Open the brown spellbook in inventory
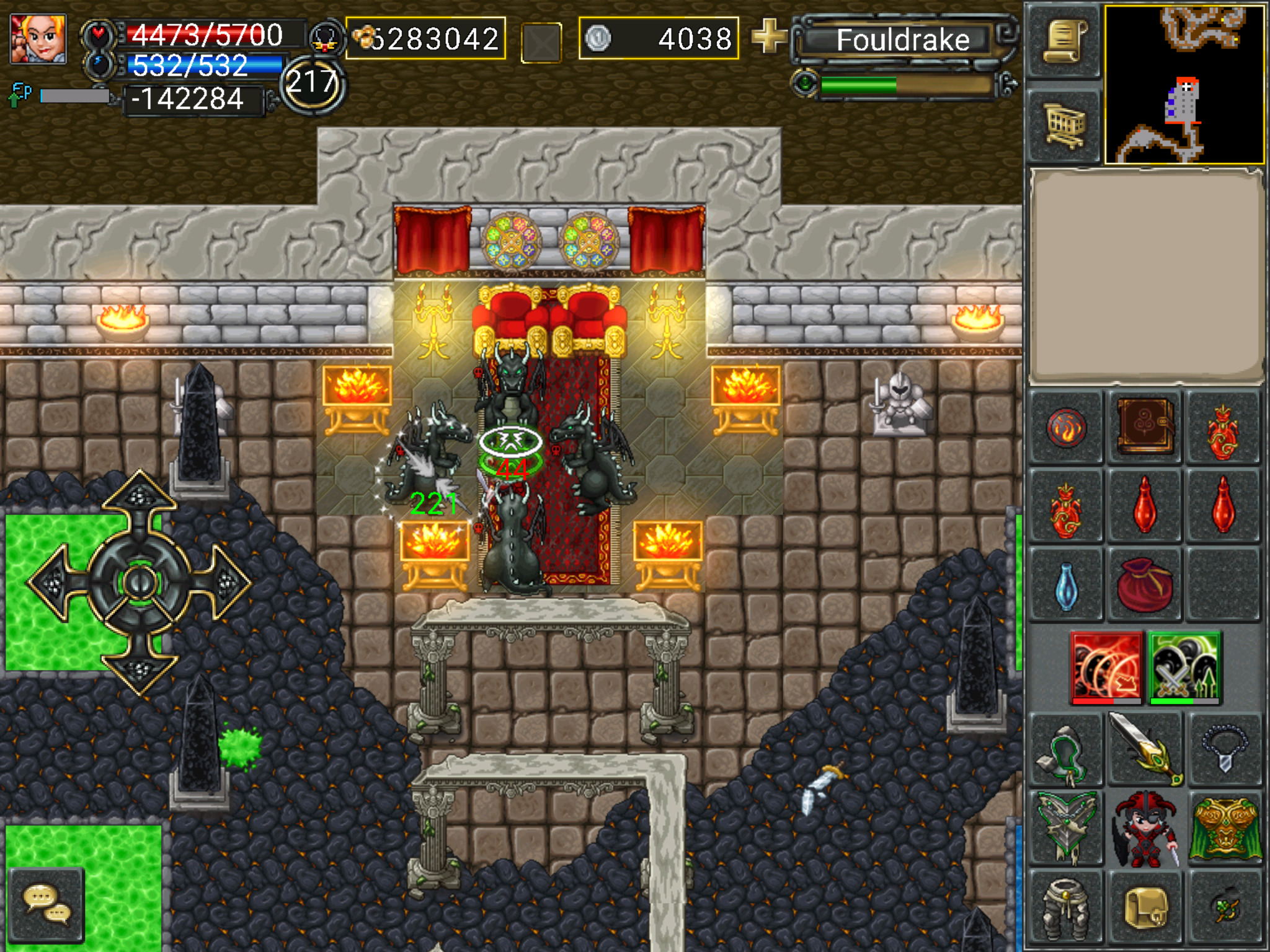The width and height of the screenshot is (1270, 952). [1145, 426]
